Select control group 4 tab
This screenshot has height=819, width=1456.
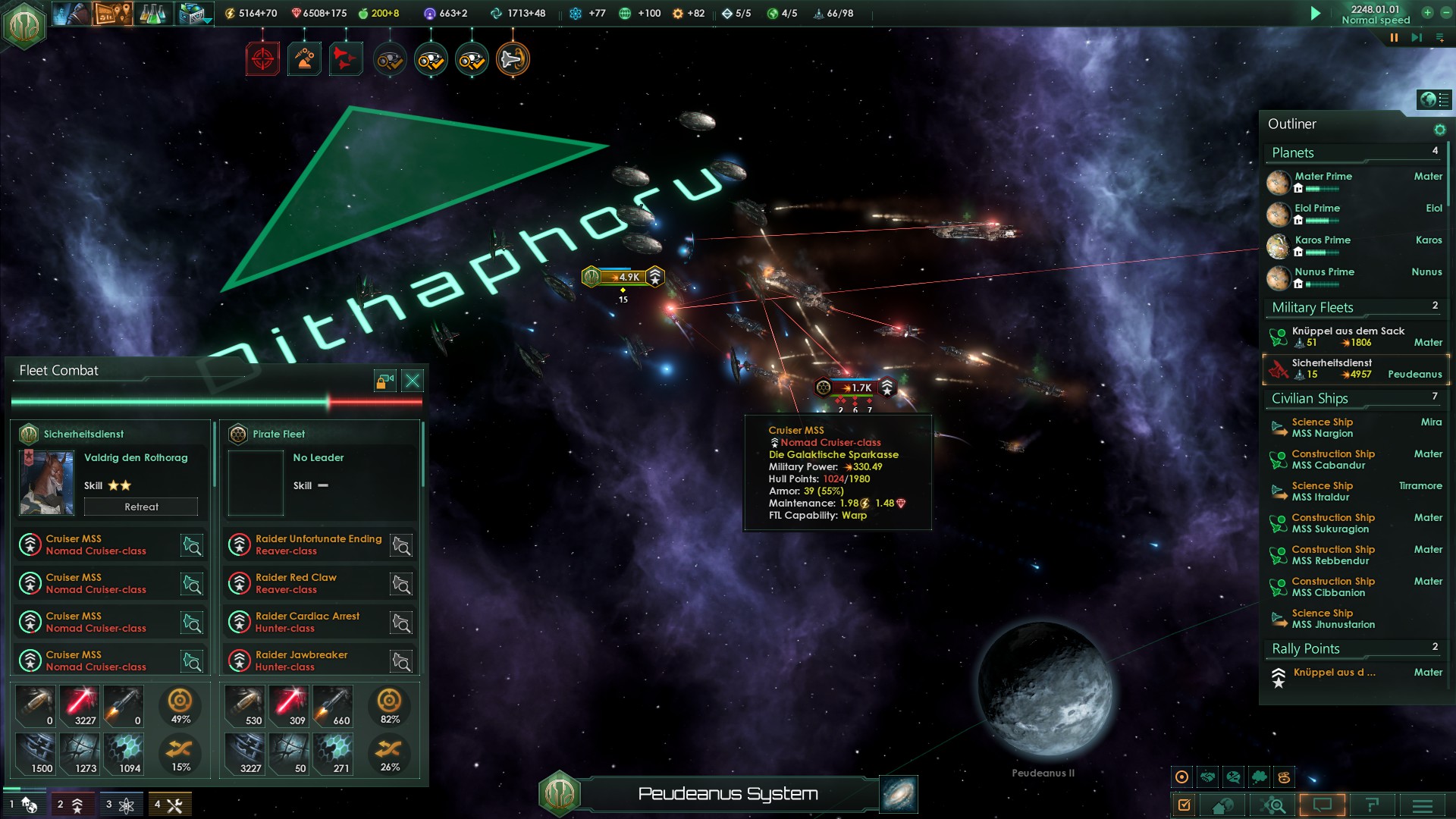pos(169,805)
